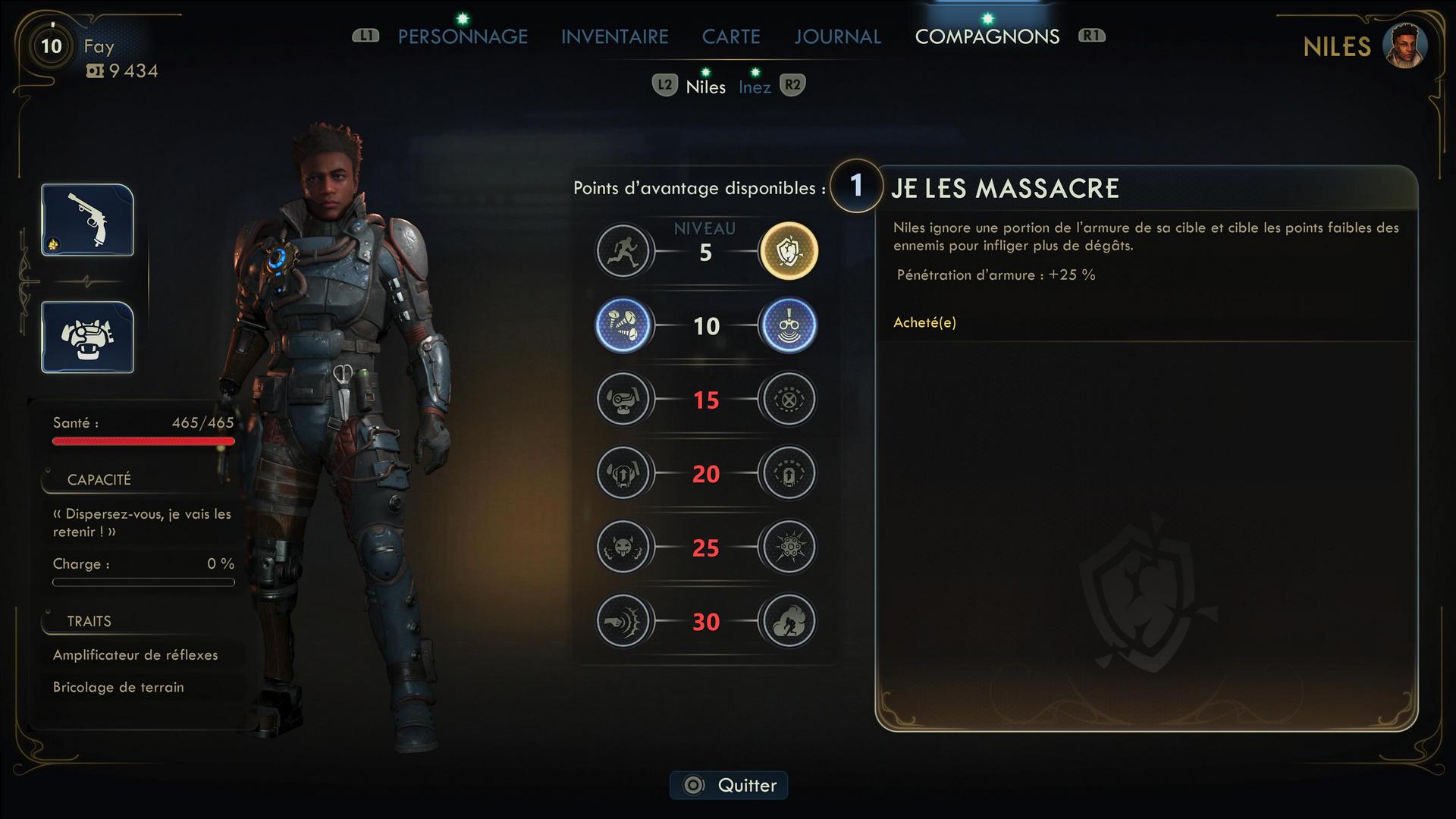This screenshot has height=819, width=1456.
Task: Pick the flying screws level 10 perk
Action: [x=623, y=325]
